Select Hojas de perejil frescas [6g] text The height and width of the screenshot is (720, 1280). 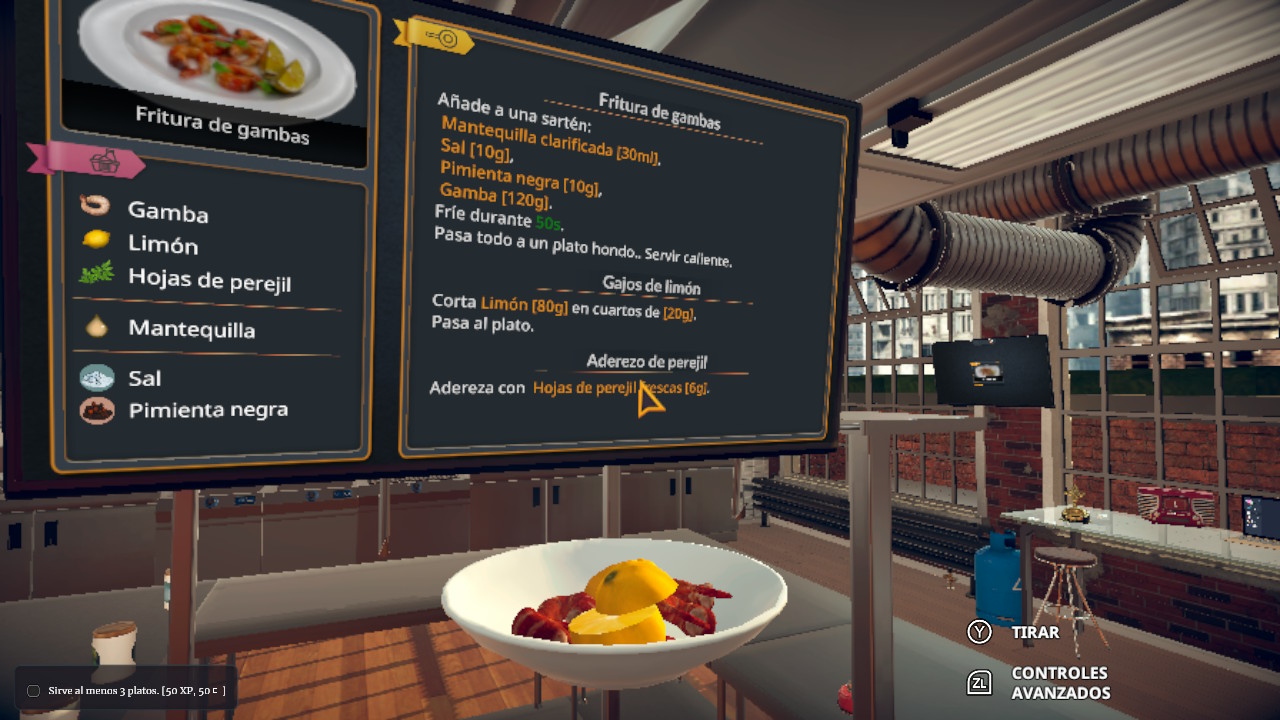(x=620, y=388)
